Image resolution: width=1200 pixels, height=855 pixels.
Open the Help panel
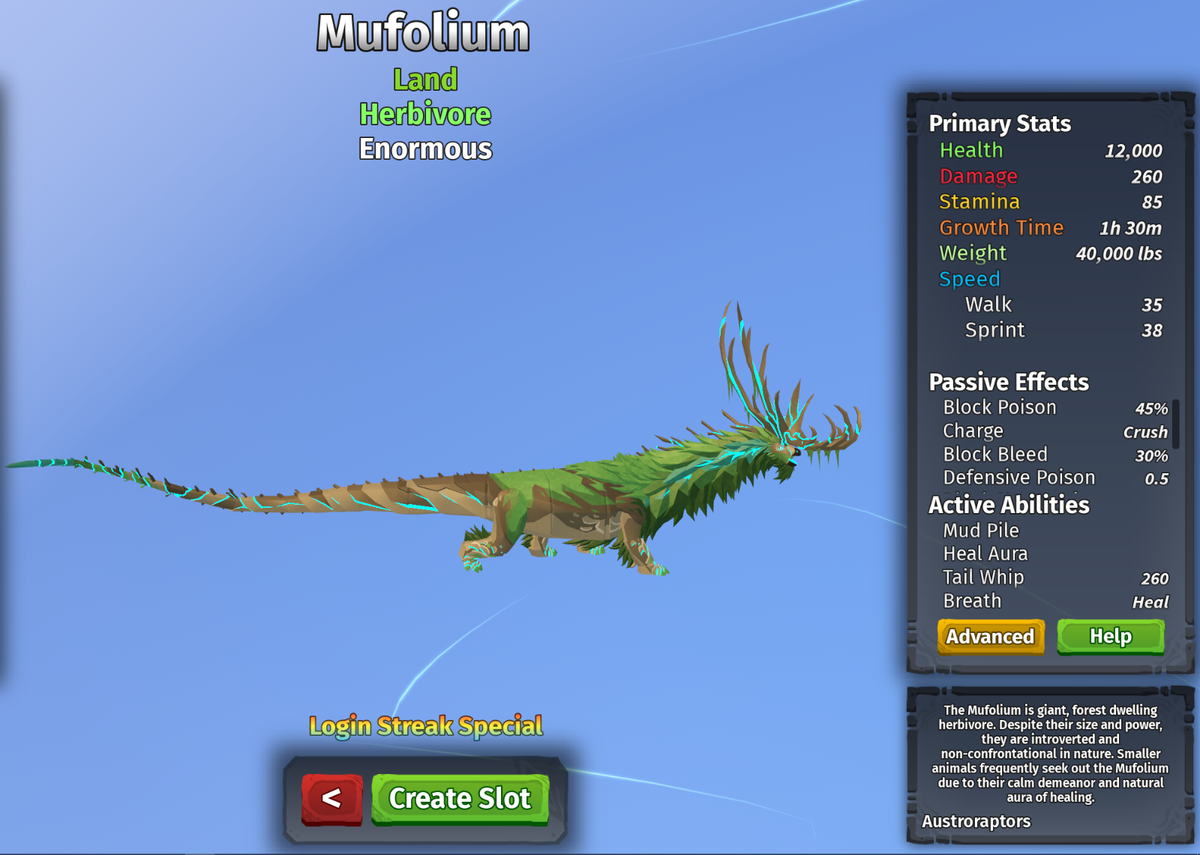(x=1110, y=637)
